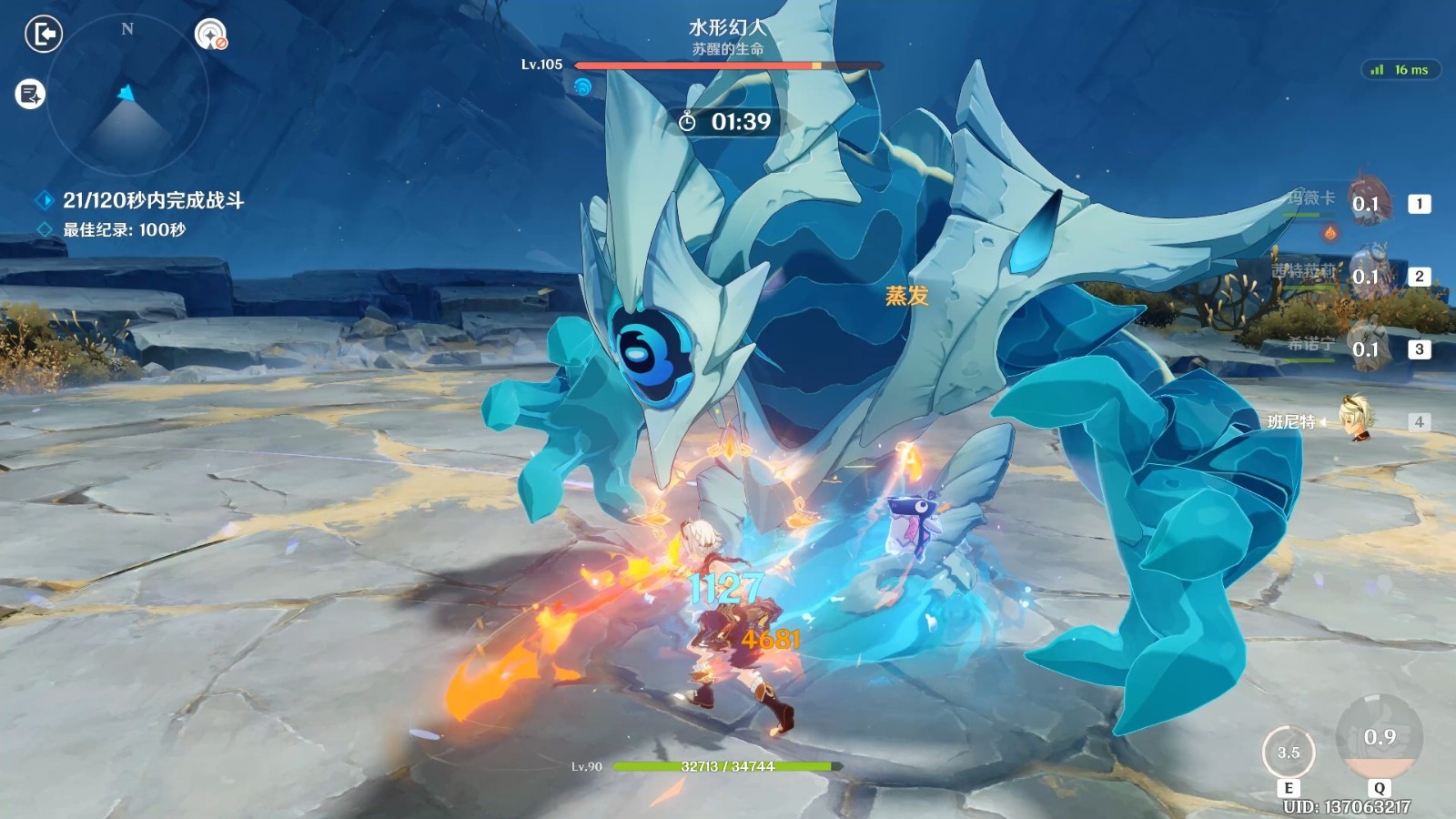Viewport: 1456px width, 819px height.
Task: Click the 16 ms network status indicator
Action: [1400, 70]
